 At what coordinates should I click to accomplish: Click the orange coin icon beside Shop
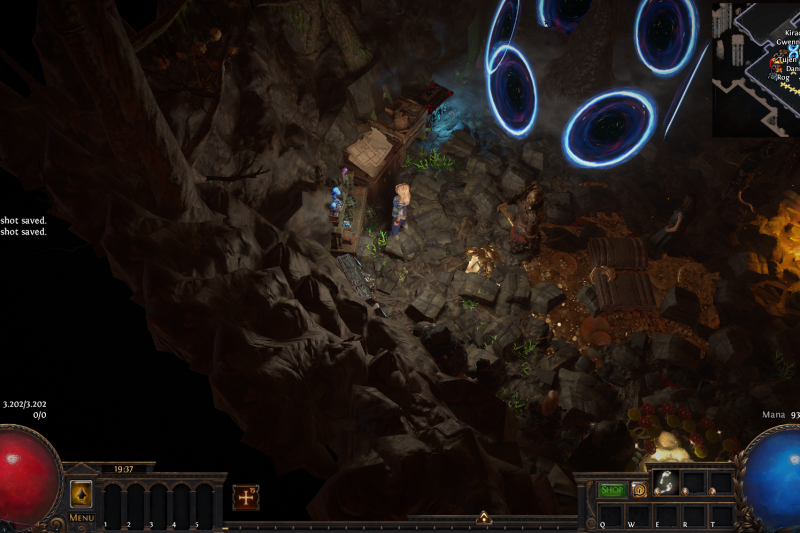(639, 490)
